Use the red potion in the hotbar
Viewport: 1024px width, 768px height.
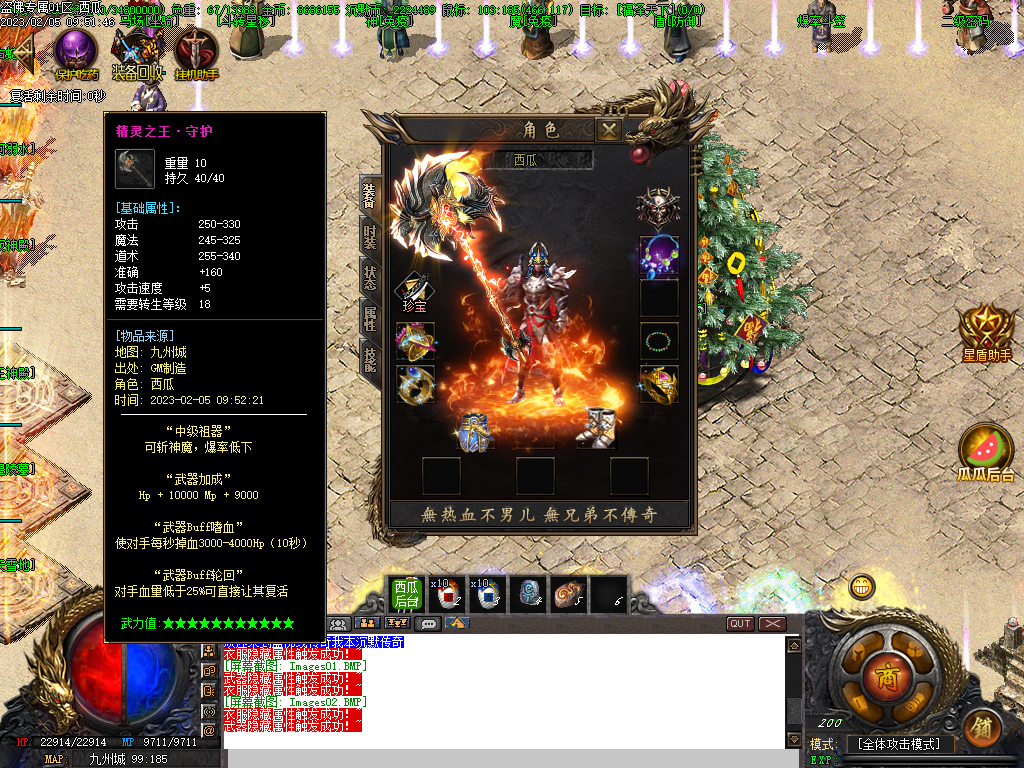[x=445, y=594]
